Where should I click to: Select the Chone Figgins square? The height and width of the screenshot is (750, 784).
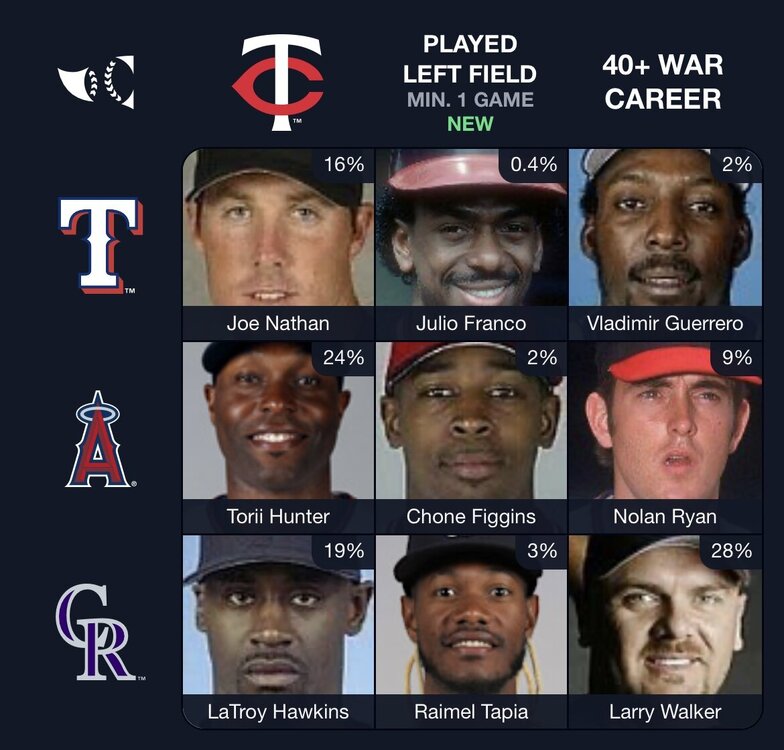pos(471,437)
